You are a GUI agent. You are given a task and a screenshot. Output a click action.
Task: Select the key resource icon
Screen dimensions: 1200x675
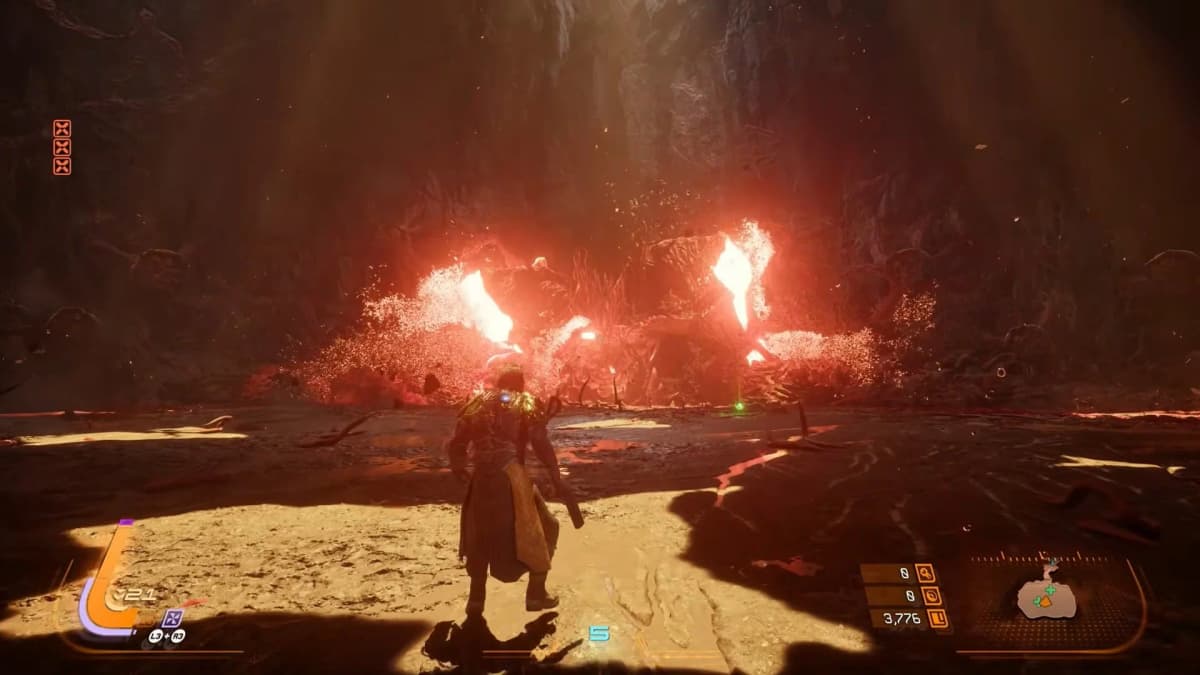924,574
